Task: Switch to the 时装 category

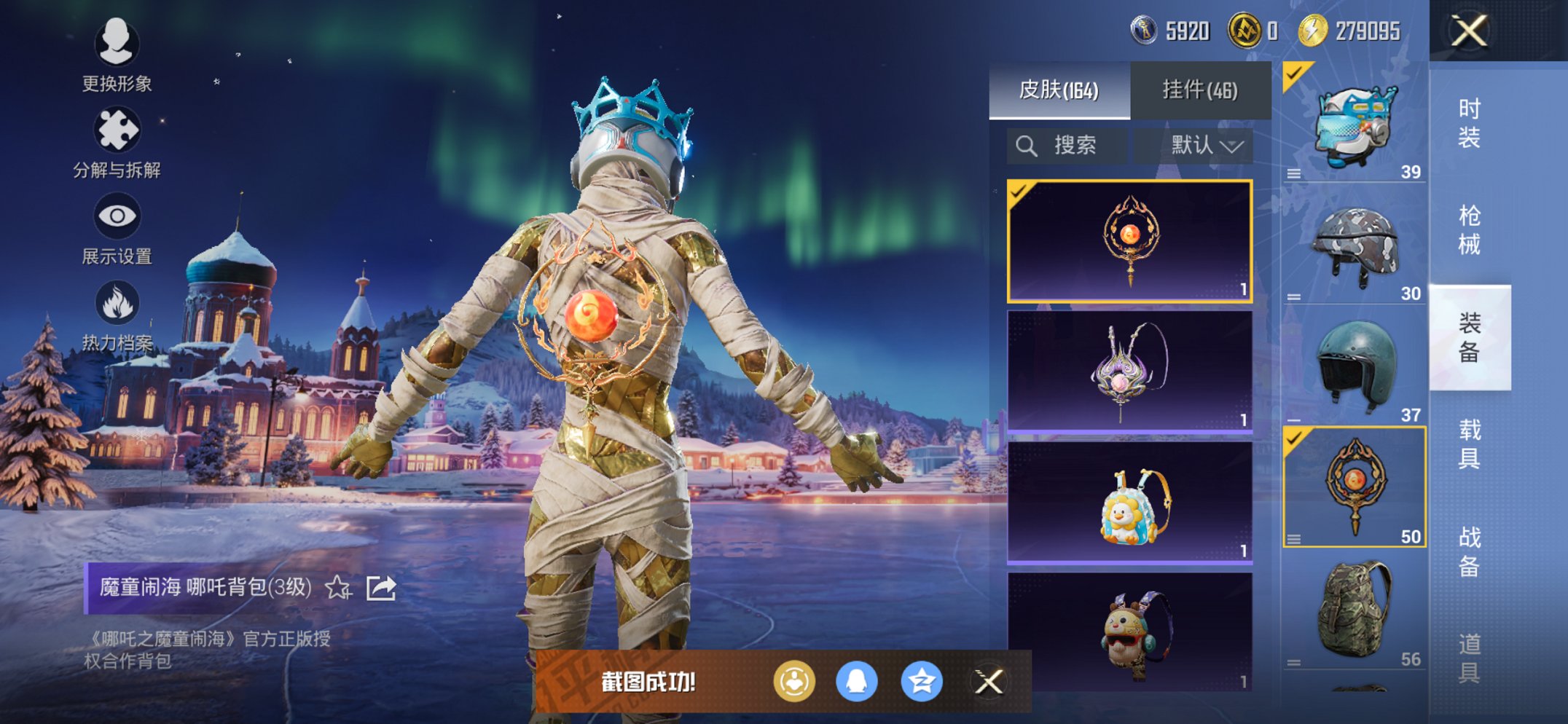Action: point(1469,124)
